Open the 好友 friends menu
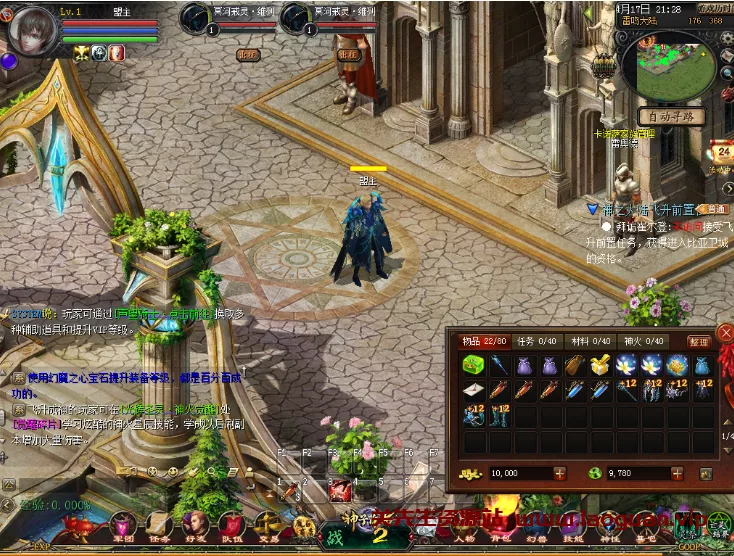Image resolution: width=734 pixels, height=556 pixels. pos(197,525)
